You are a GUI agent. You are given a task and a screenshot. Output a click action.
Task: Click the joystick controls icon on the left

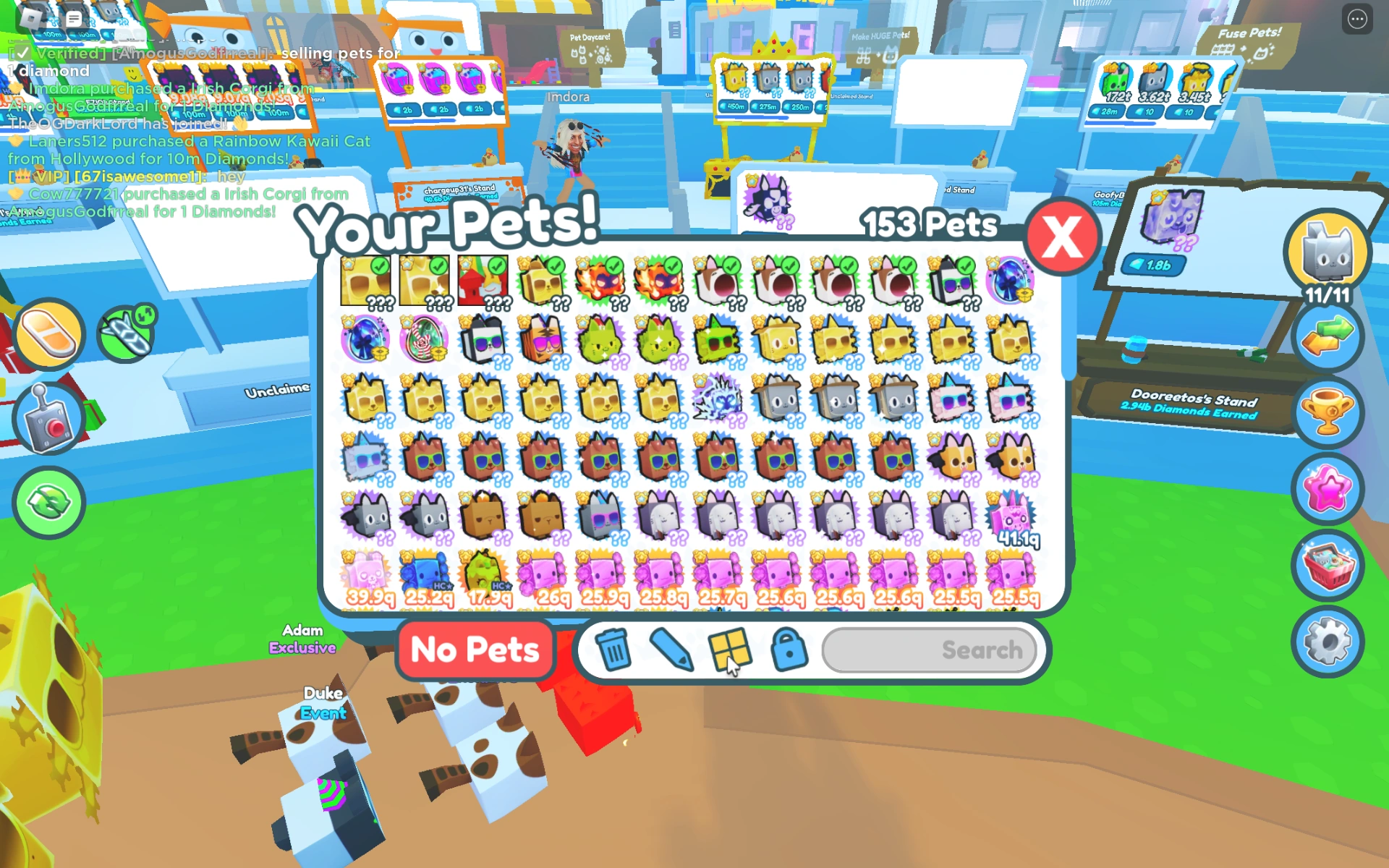[48, 418]
